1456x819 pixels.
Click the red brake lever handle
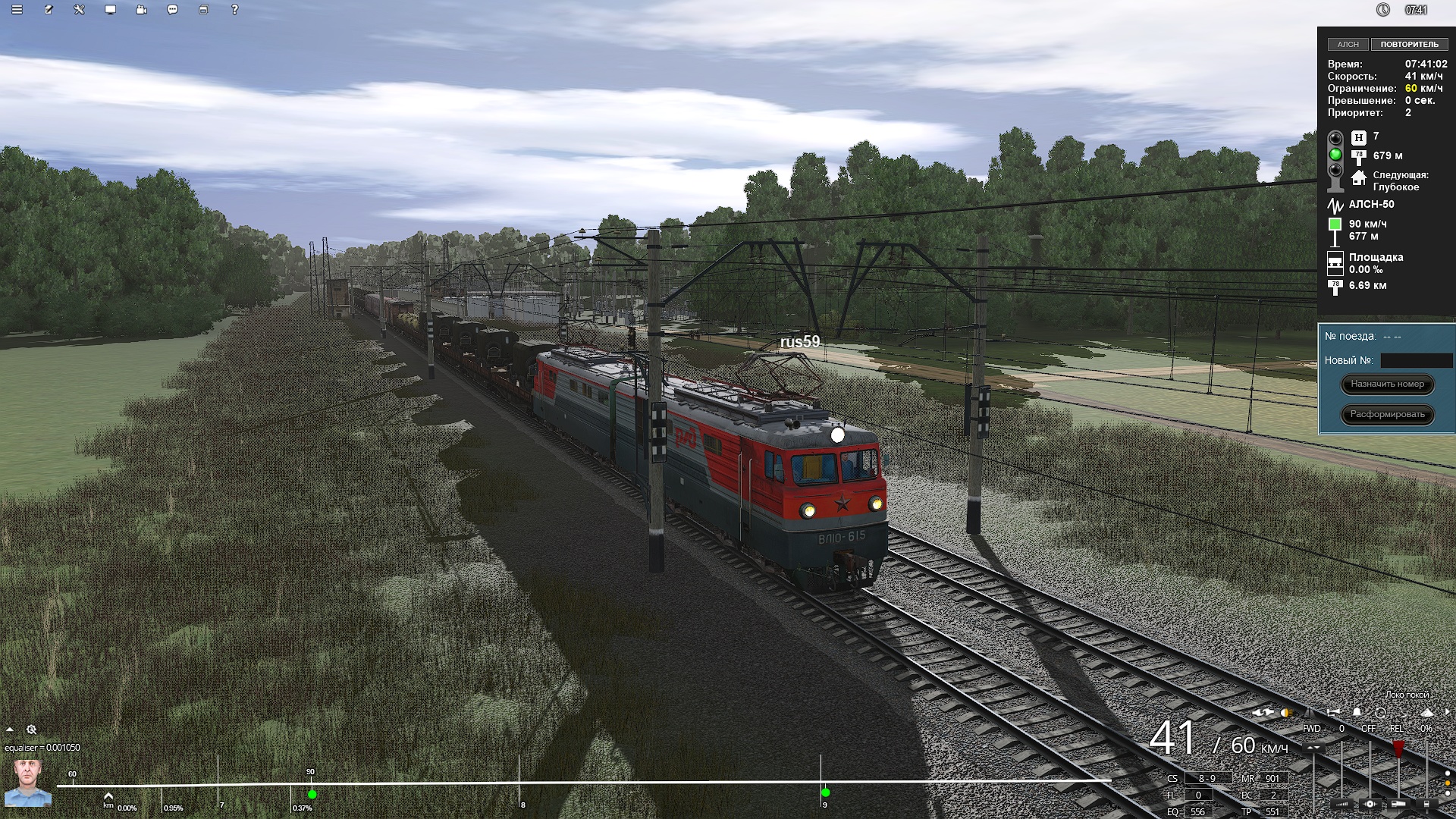[1398, 748]
